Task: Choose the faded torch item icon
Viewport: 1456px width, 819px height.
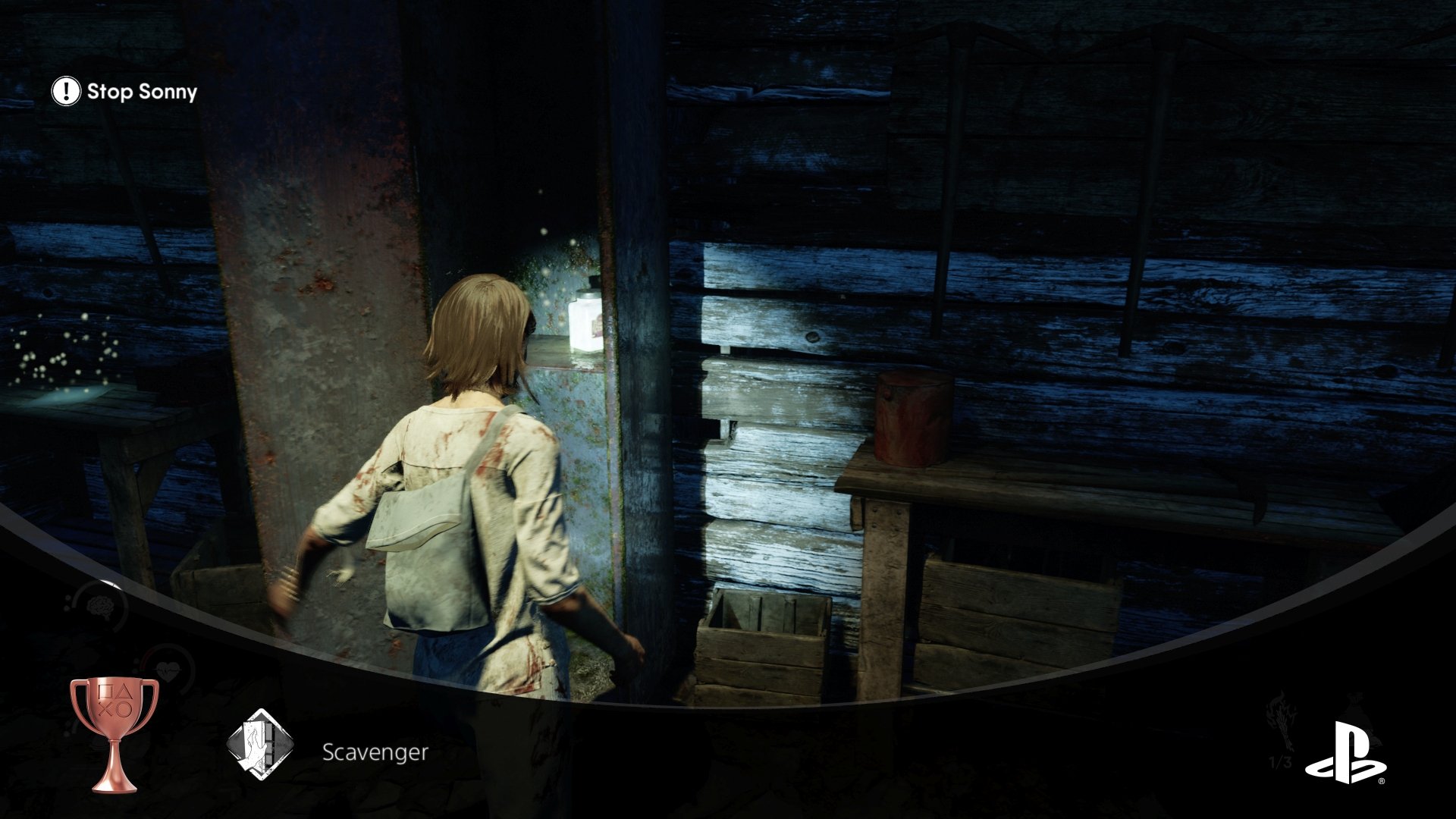Action: (1279, 719)
